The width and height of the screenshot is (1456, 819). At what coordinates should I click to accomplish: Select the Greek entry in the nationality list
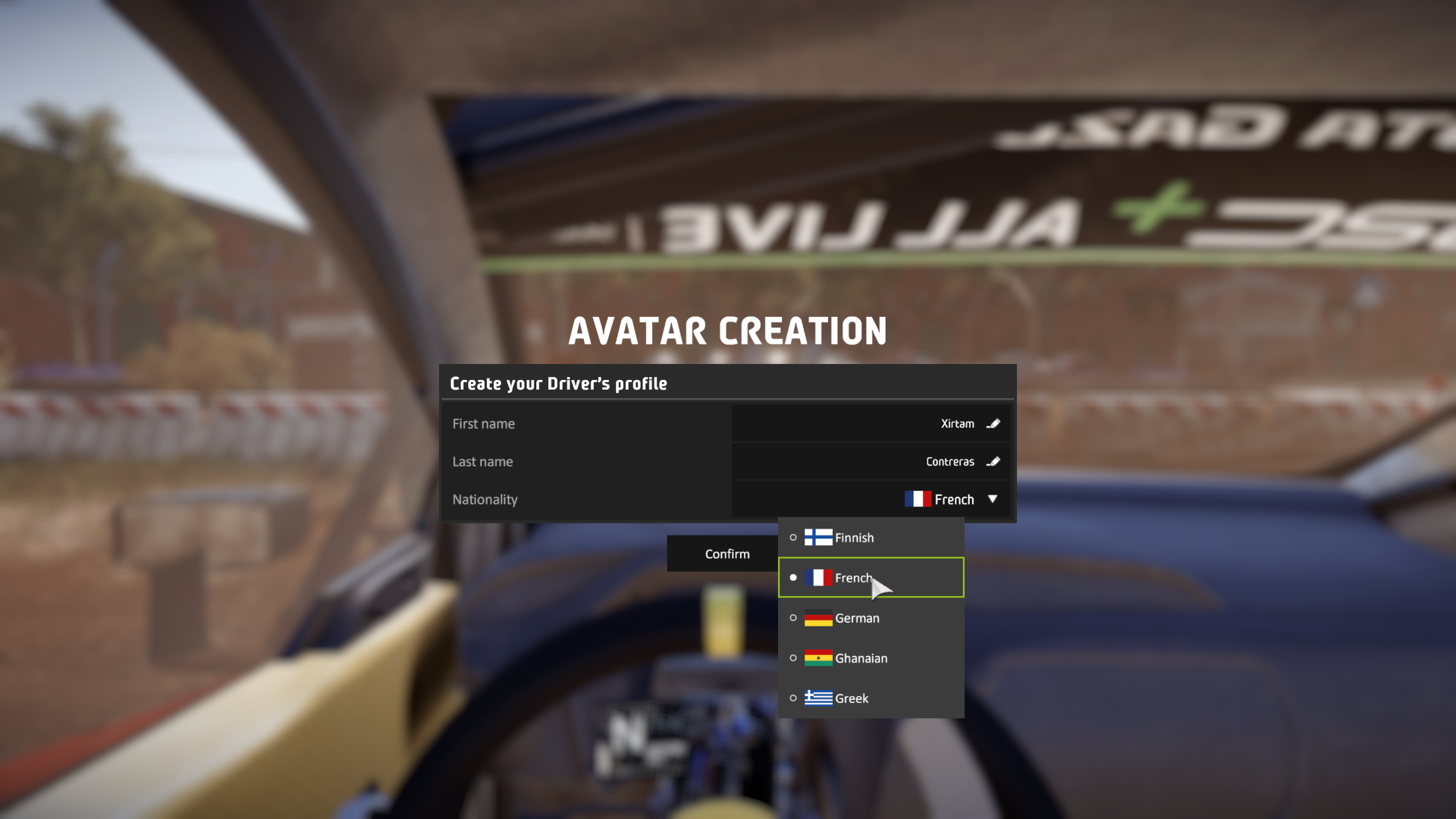[852, 698]
